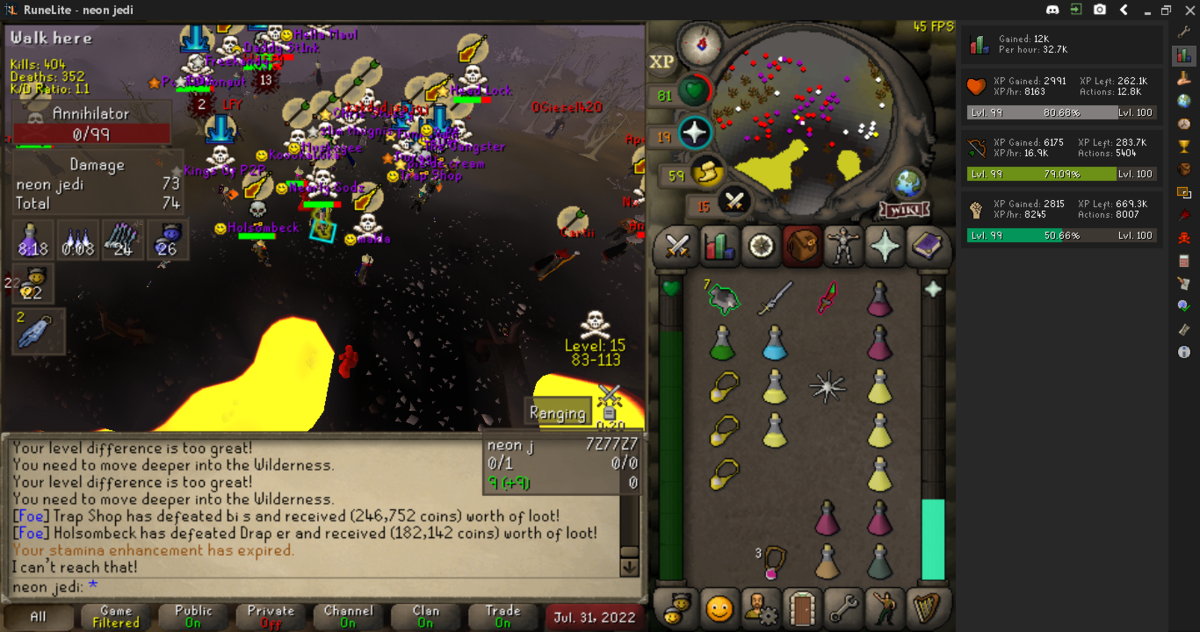Click the Wiki lookup button

coord(898,210)
